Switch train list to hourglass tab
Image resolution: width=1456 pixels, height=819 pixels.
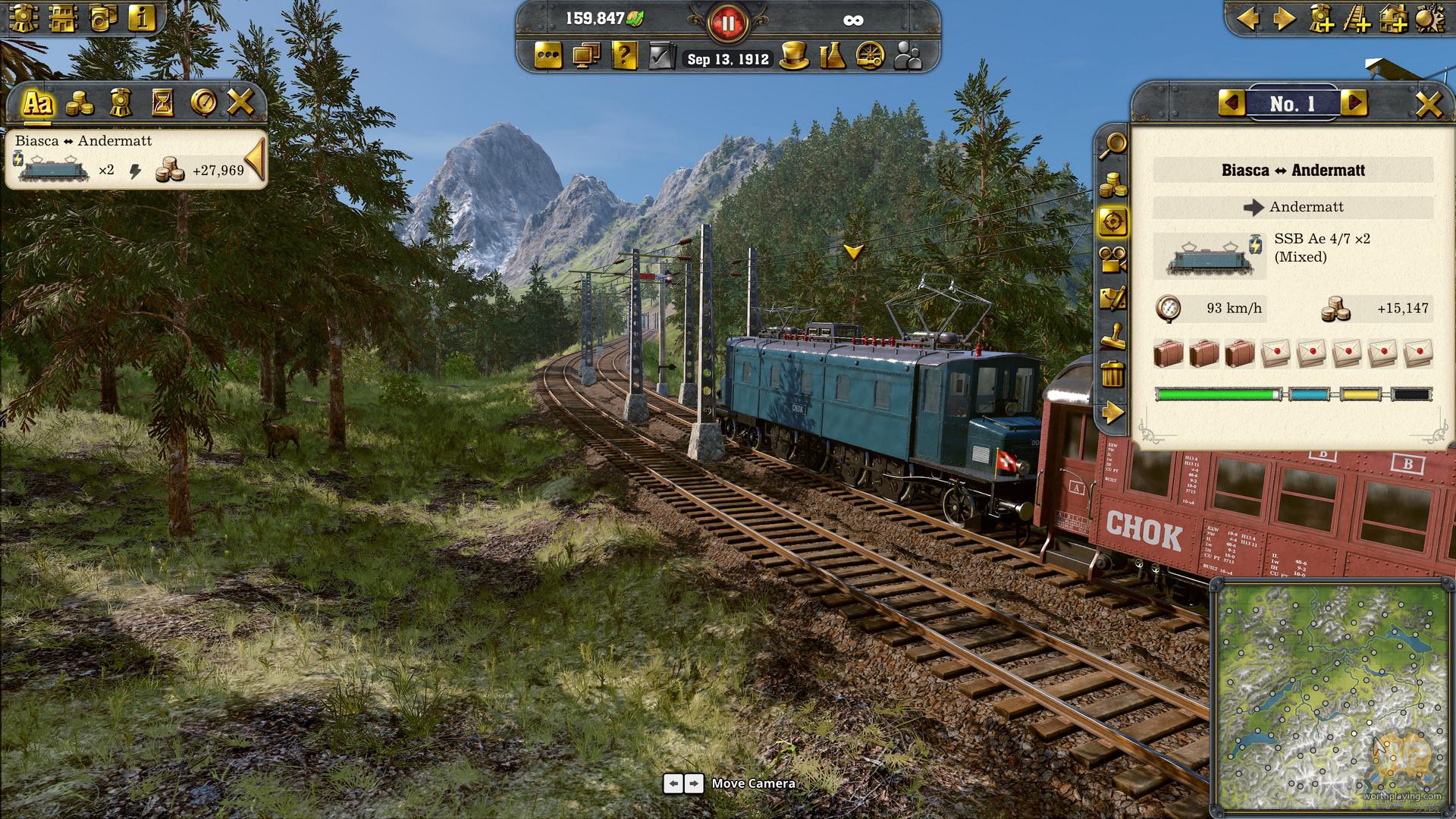coord(162,102)
